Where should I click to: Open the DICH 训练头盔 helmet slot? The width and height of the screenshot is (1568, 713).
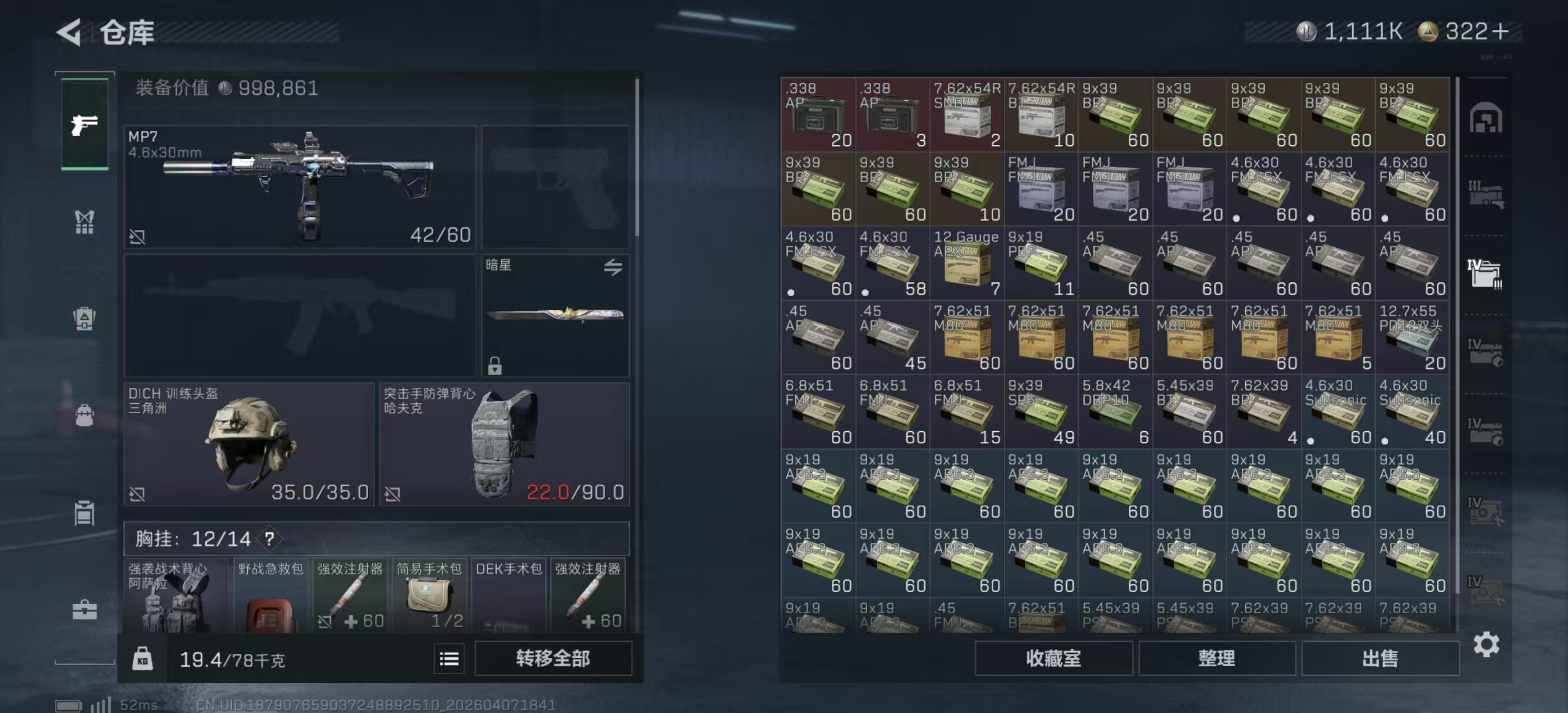click(248, 443)
